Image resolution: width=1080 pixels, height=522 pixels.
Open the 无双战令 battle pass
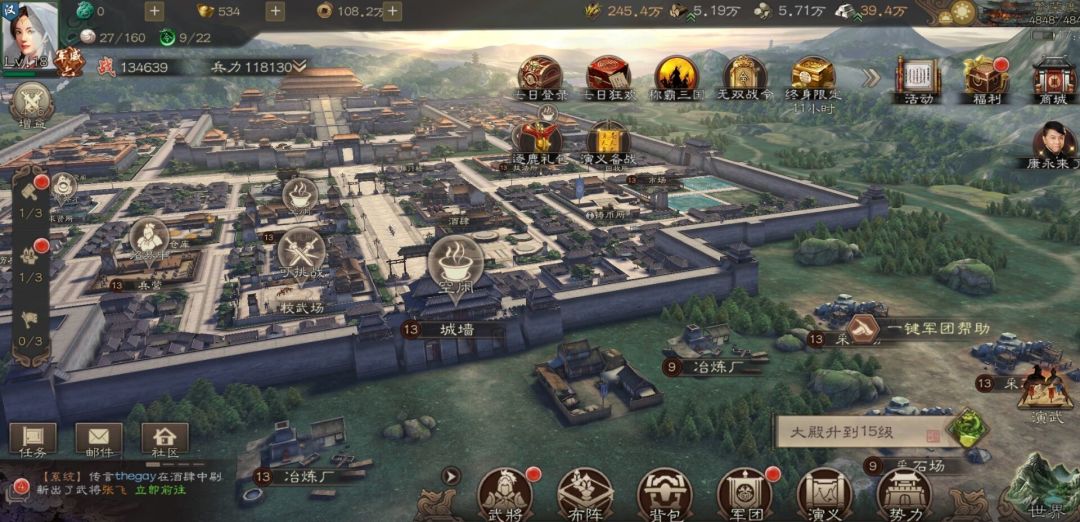pyautogui.click(x=744, y=76)
